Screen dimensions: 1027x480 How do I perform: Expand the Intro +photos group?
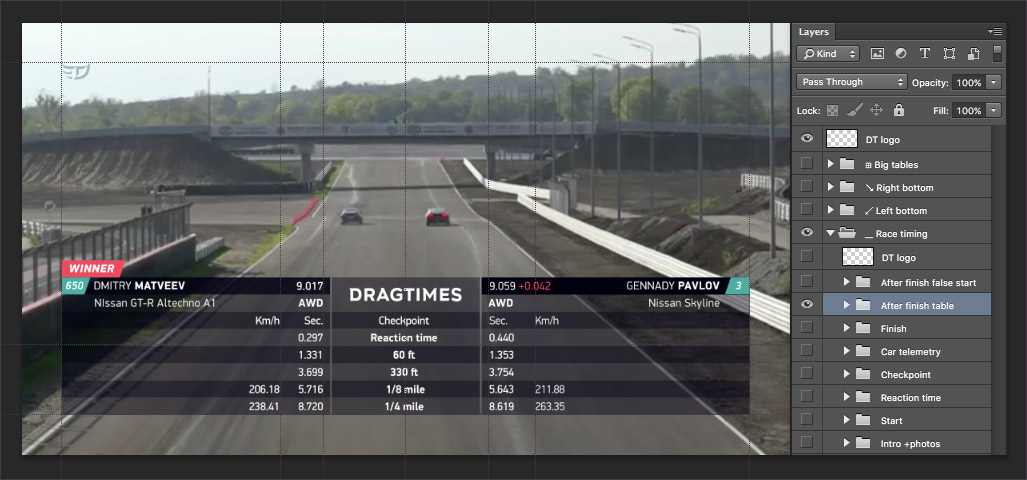pyautogui.click(x=847, y=444)
